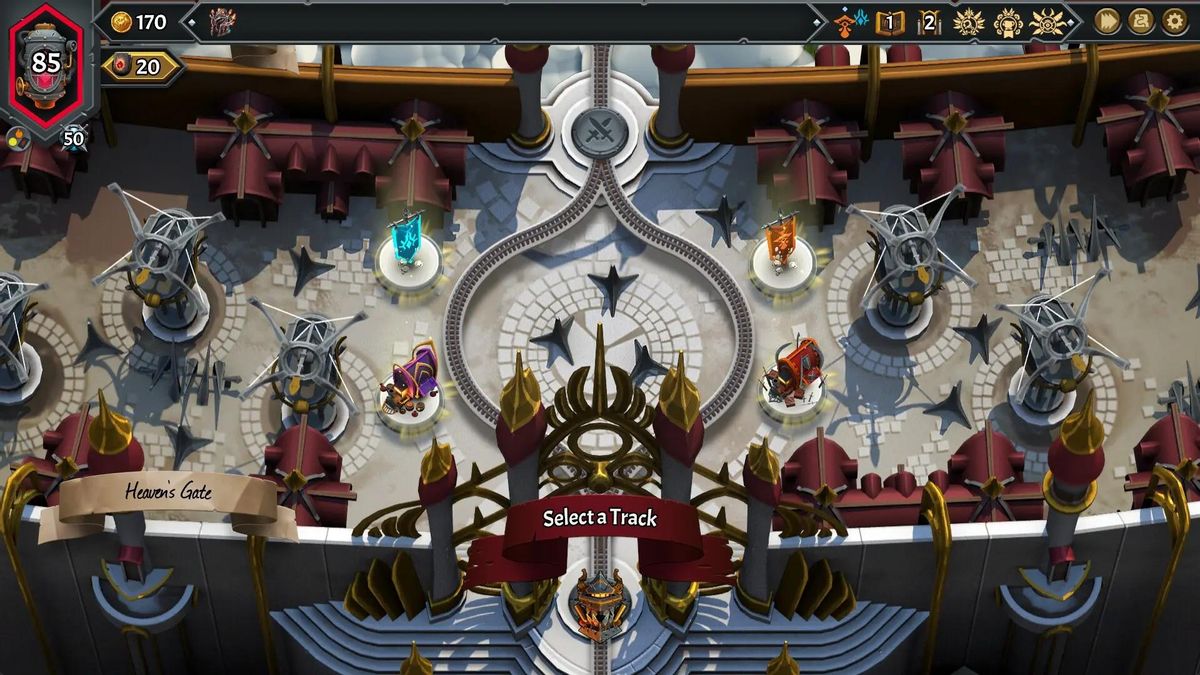The width and height of the screenshot is (1200, 675).
Task: Check the banner icon marked 2
Action: (x=929, y=22)
